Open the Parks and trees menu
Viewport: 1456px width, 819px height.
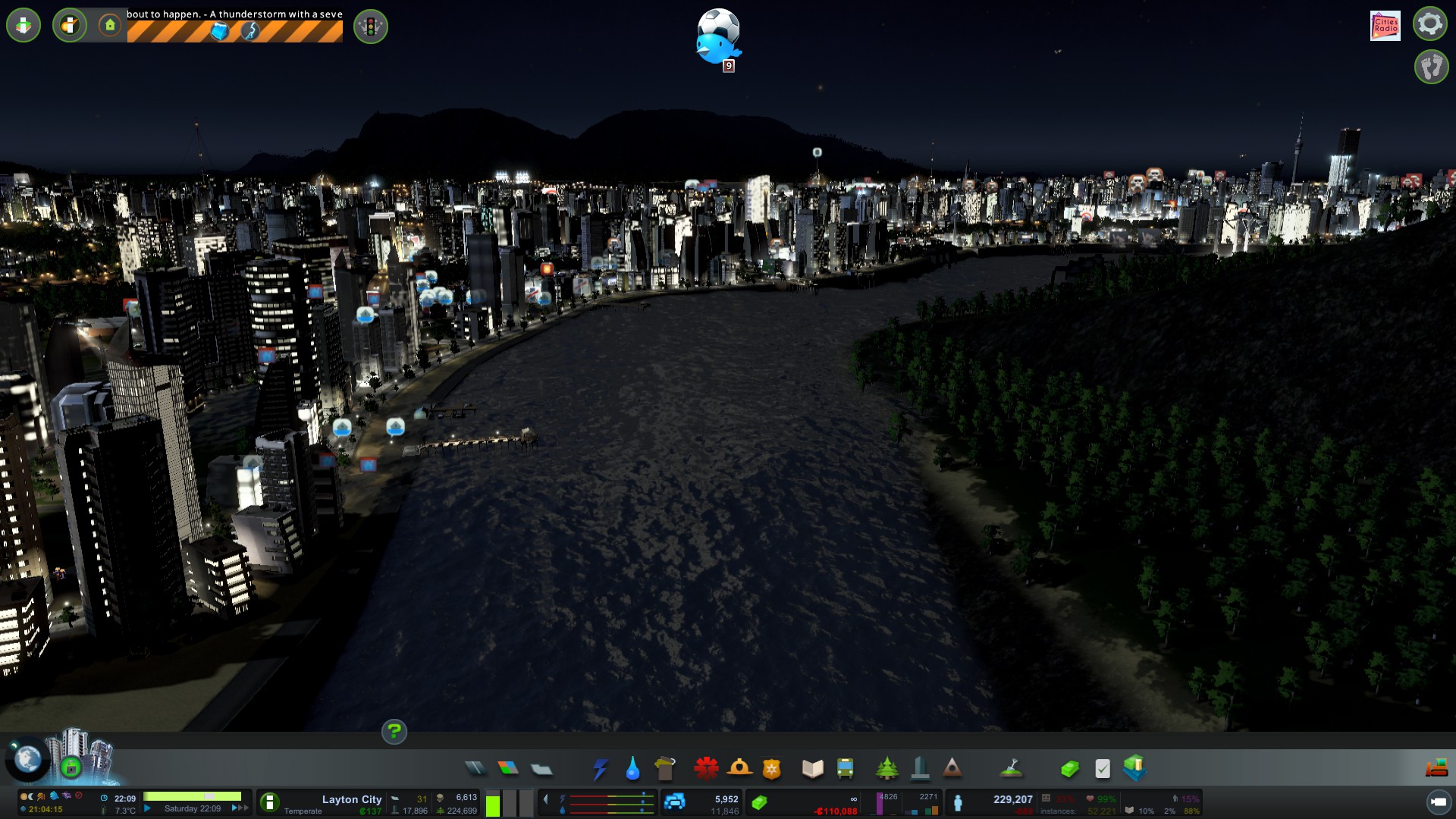[886, 769]
